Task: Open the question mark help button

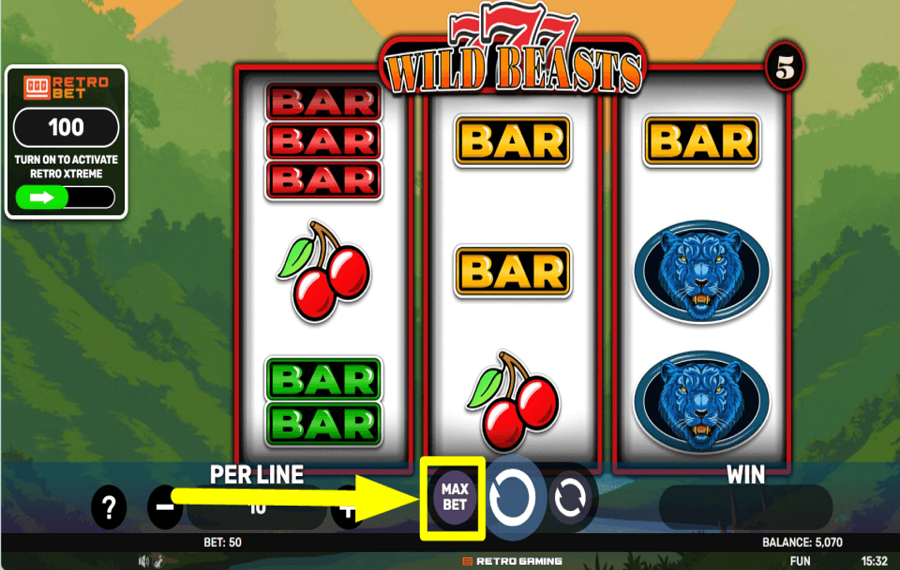Action: (109, 508)
